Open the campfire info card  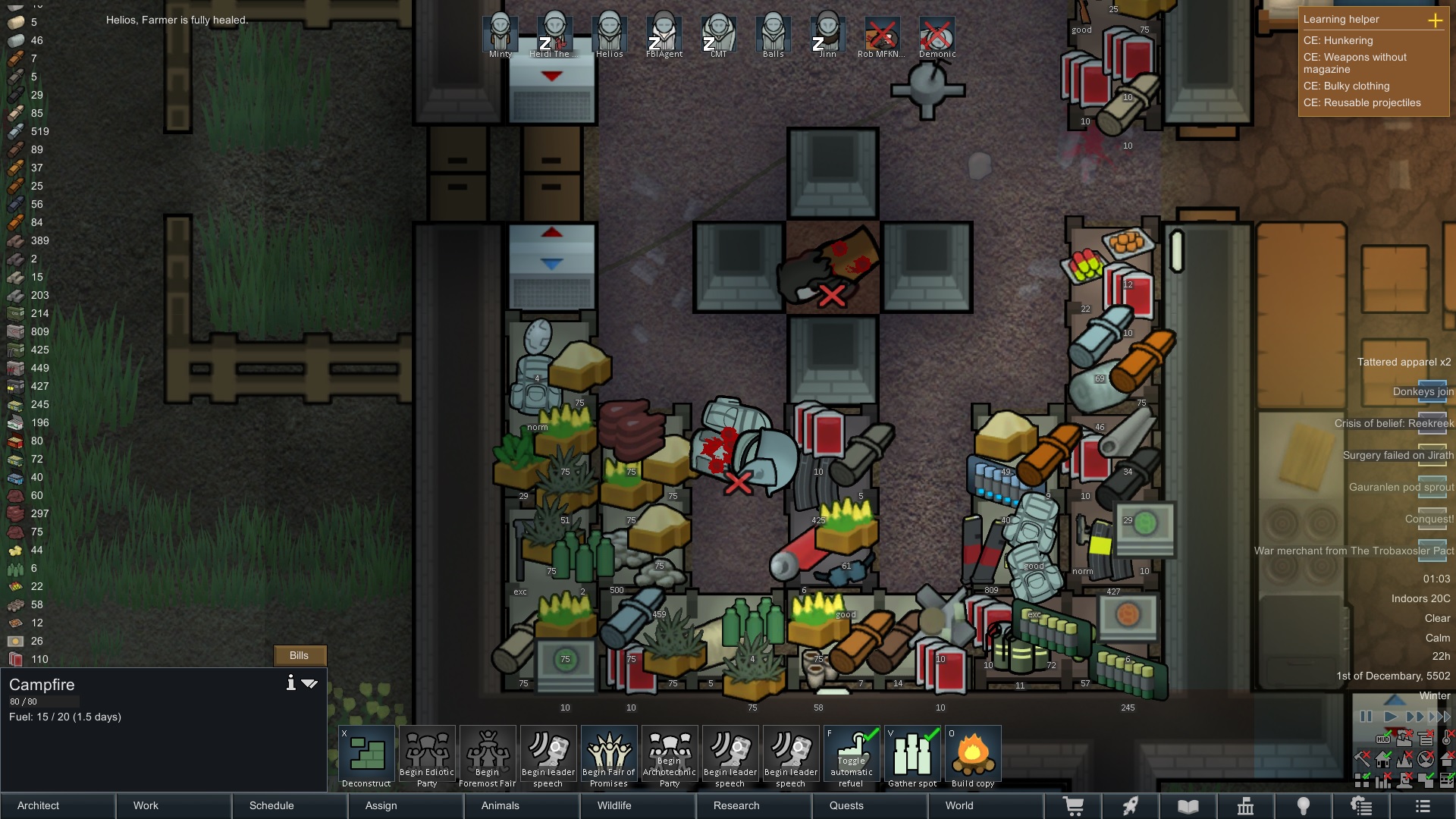click(x=290, y=683)
